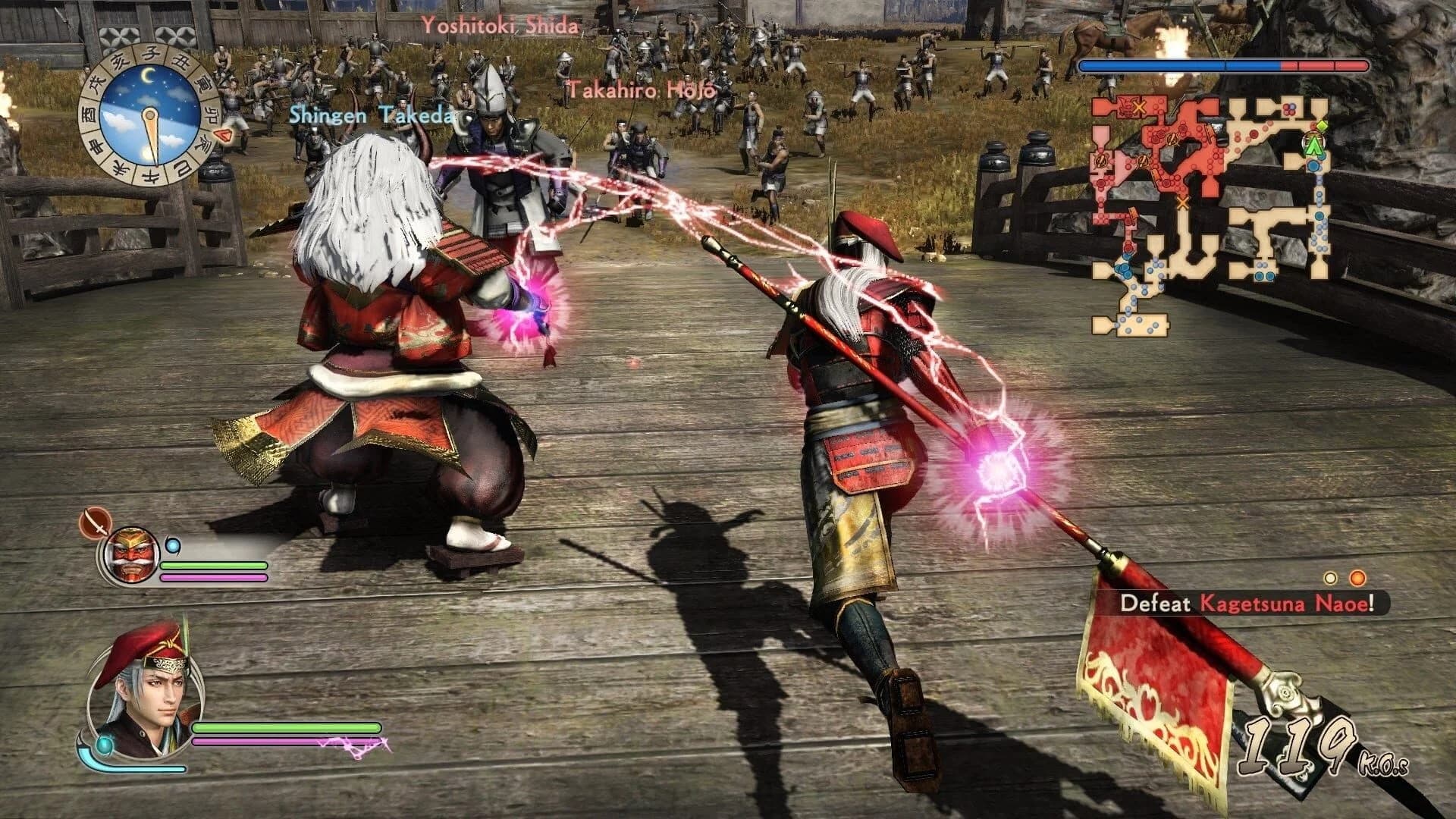Screen dimensions: 1456x819
Task: Select the 'Shingen Takeda' enemy name label
Action: 372,118
